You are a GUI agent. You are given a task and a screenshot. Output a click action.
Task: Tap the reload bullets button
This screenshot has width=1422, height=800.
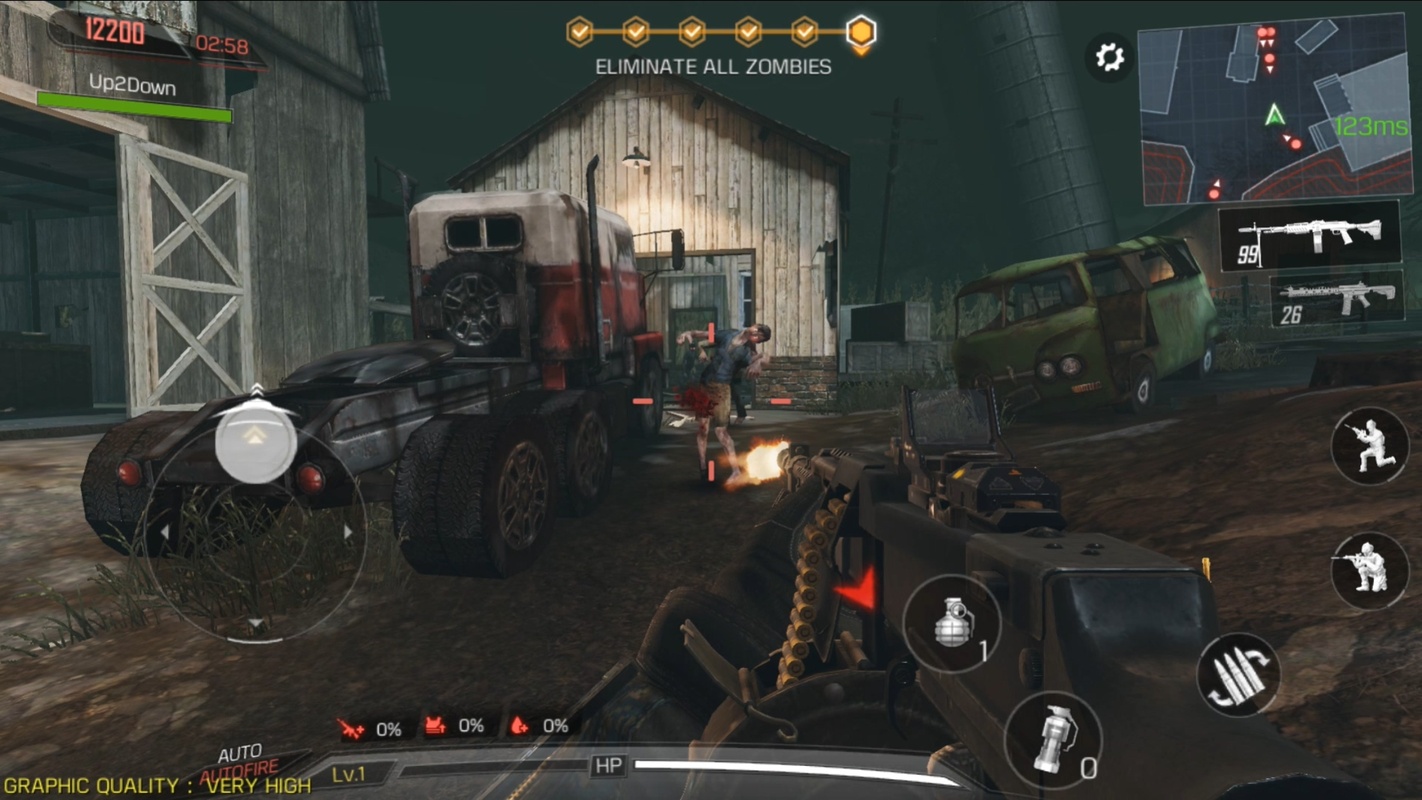pyautogui.click(x=1238, y=674)
